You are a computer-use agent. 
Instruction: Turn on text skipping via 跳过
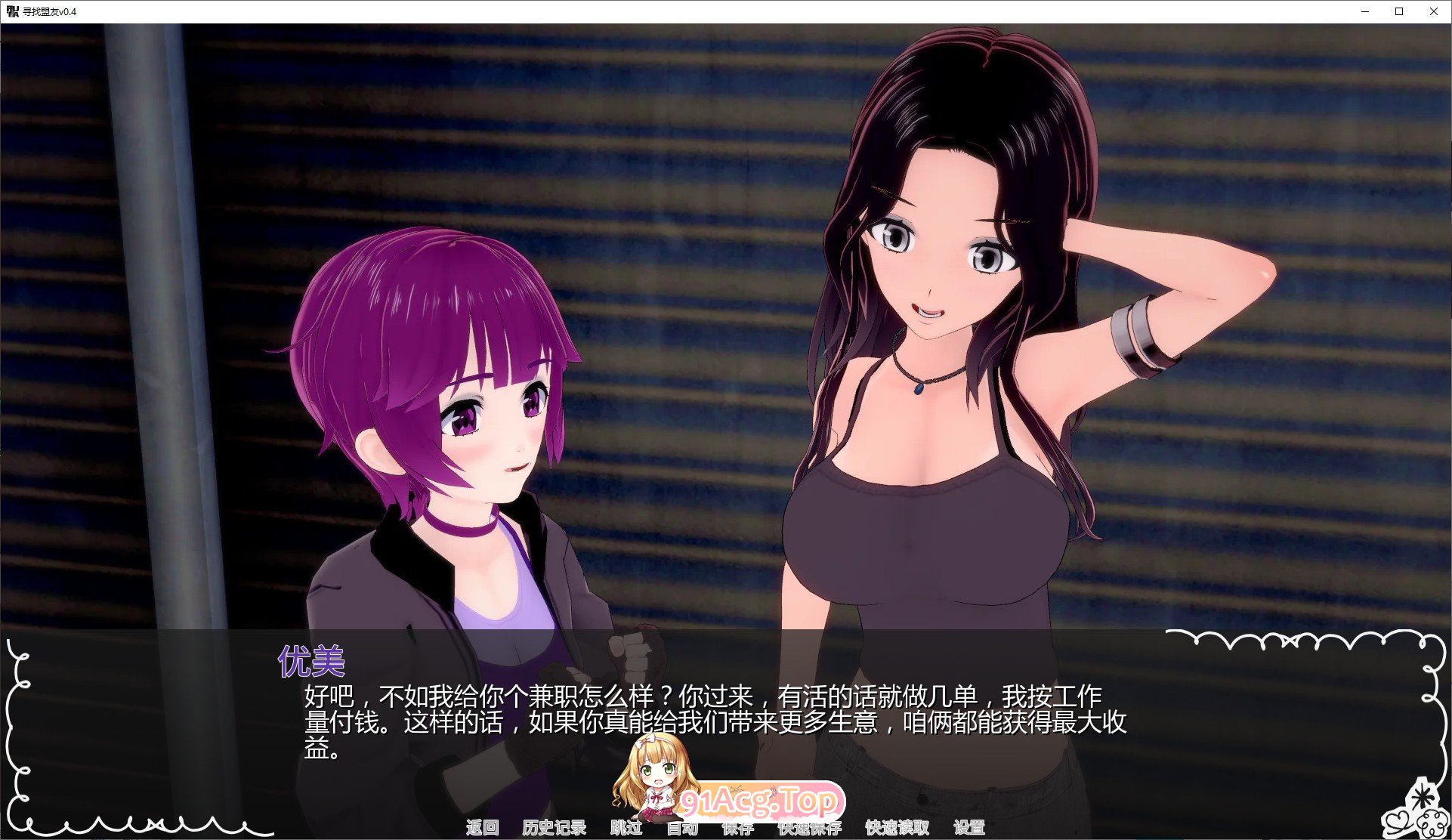pos(627,828)
